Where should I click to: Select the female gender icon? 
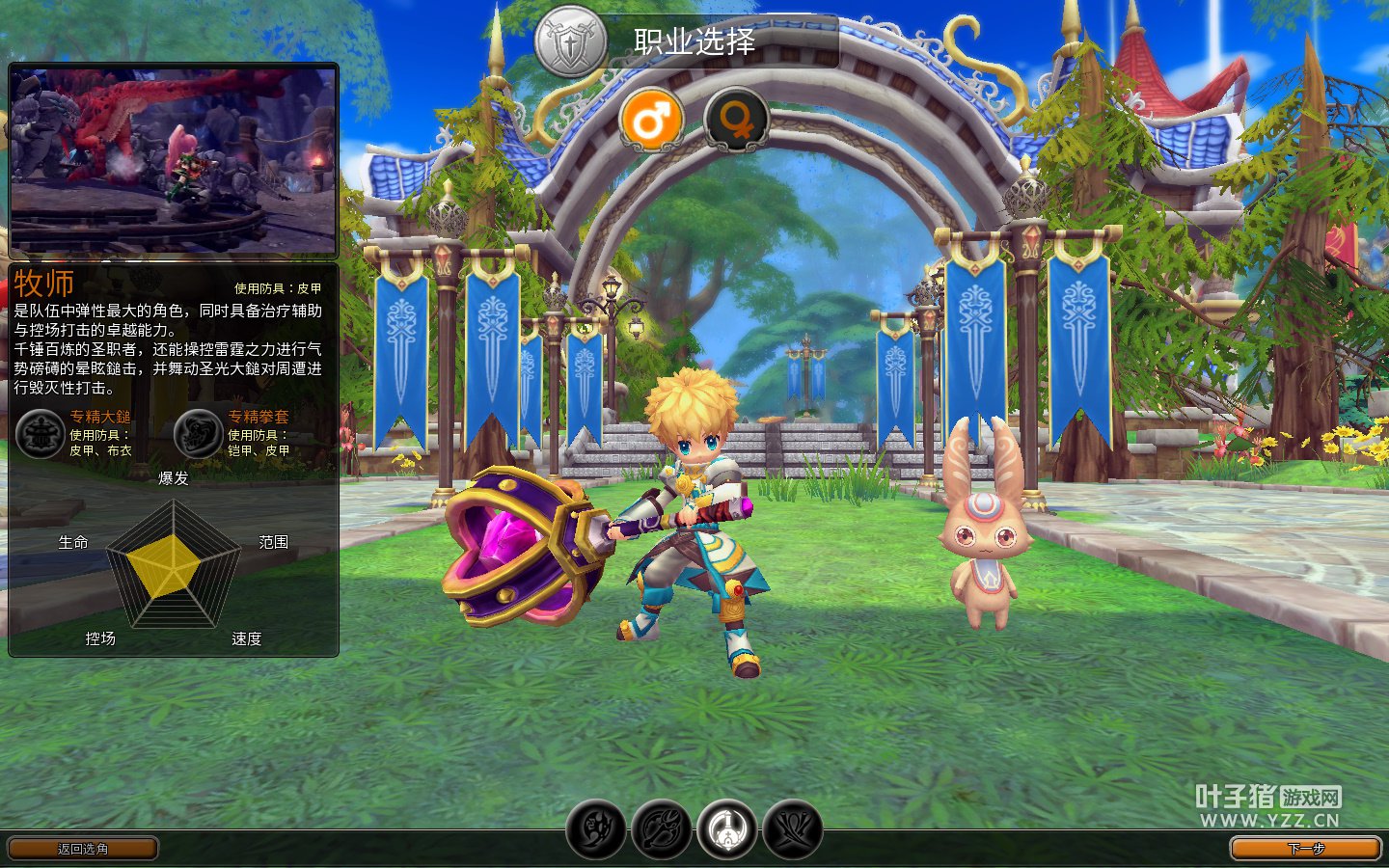736,121
